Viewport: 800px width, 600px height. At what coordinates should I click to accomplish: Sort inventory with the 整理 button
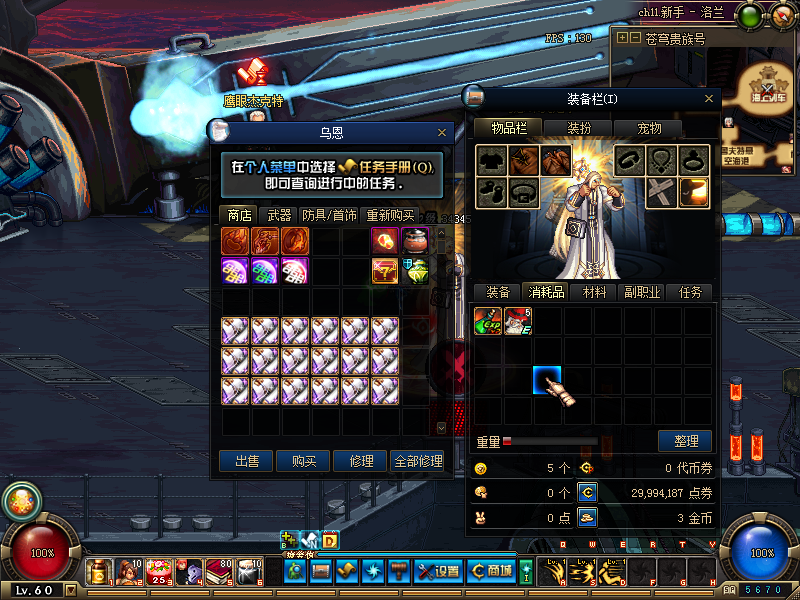pos(685,440)
